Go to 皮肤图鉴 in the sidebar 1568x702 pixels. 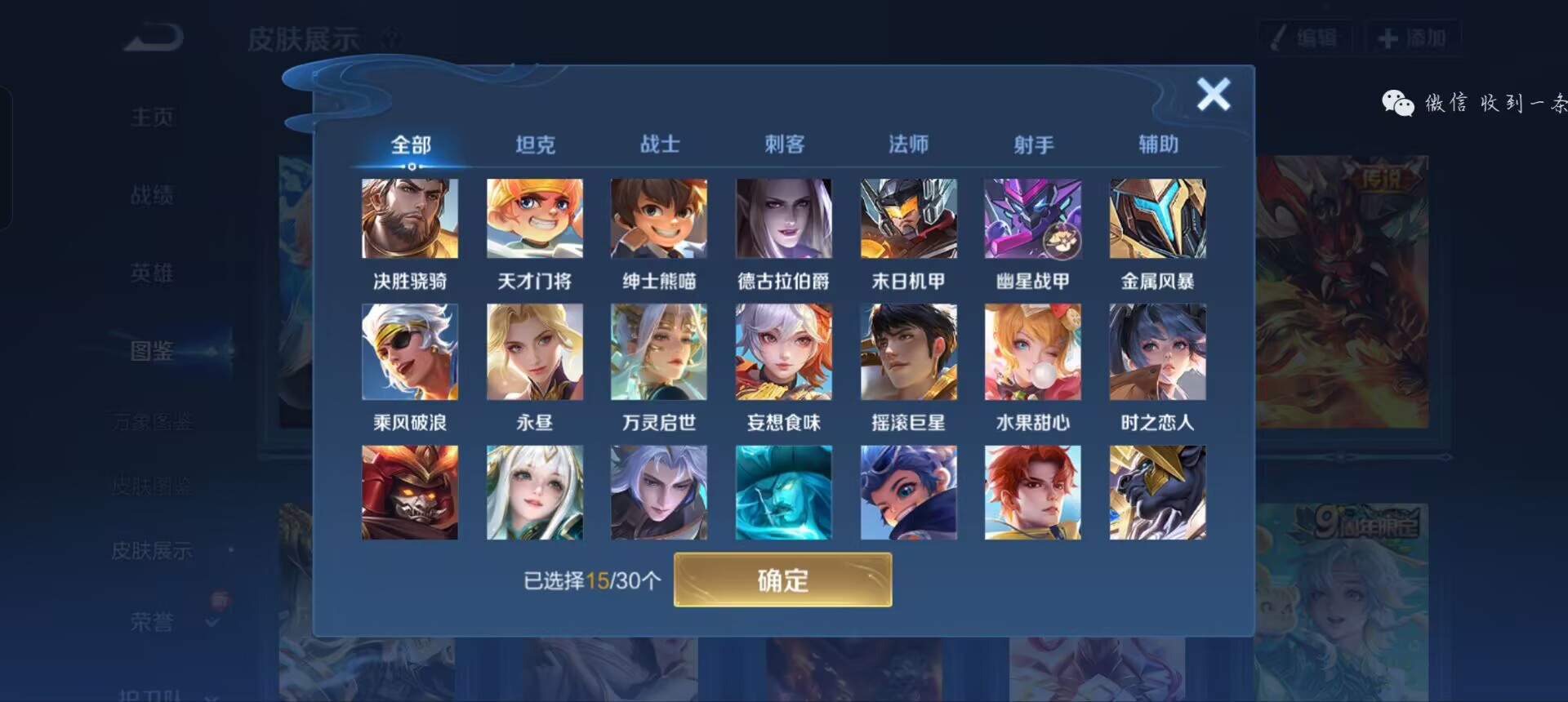151,486
